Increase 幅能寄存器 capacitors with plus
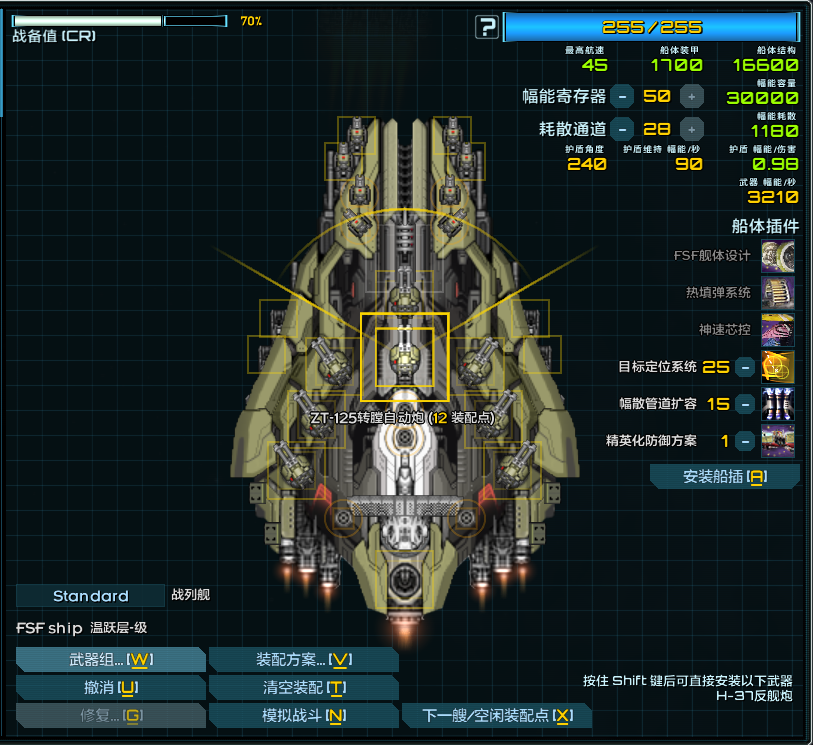The image size is (813, 745). pyautogui.click(x=691, y=96)
